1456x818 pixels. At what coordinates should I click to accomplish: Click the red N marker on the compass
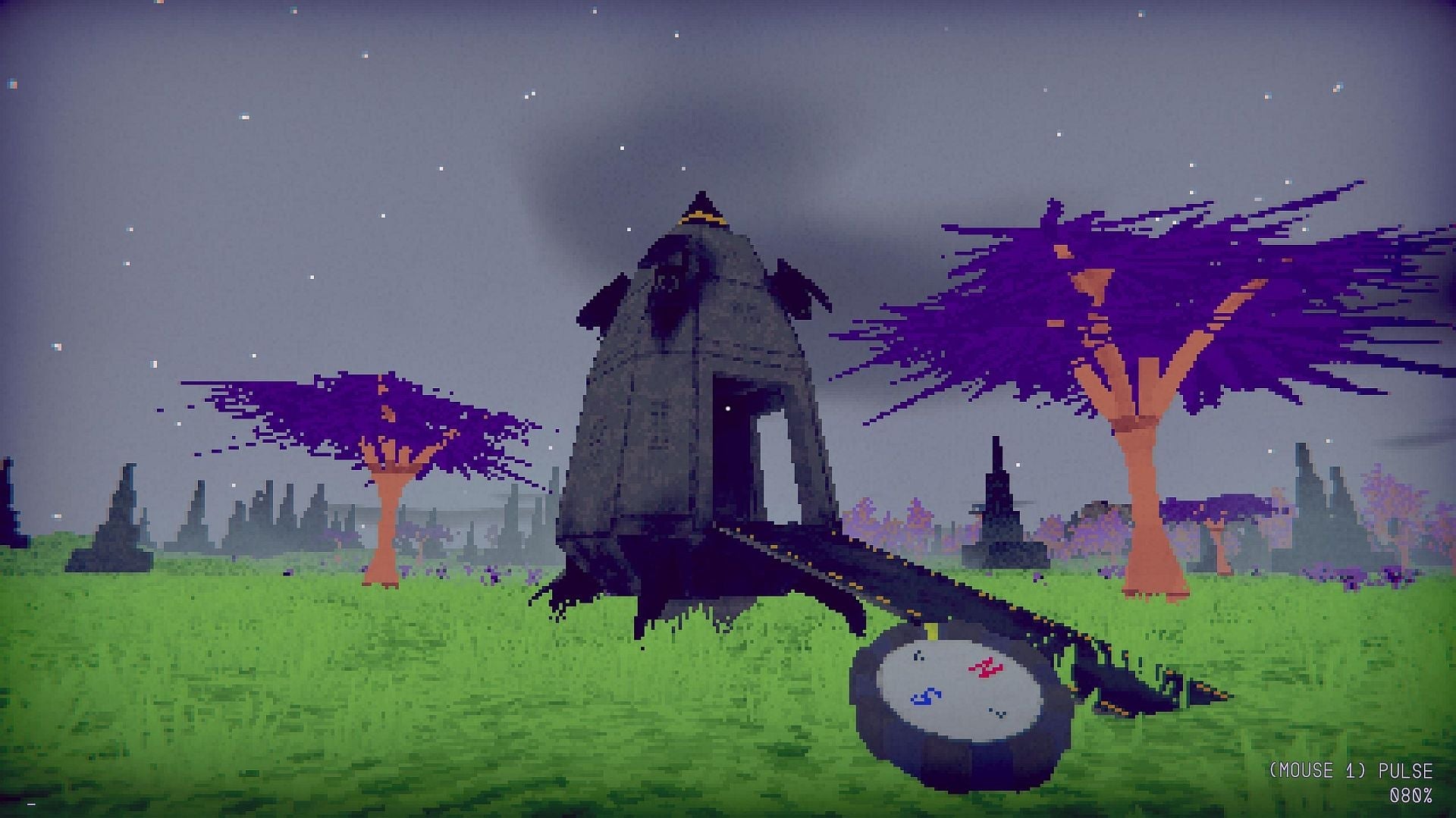pos(987,668)
